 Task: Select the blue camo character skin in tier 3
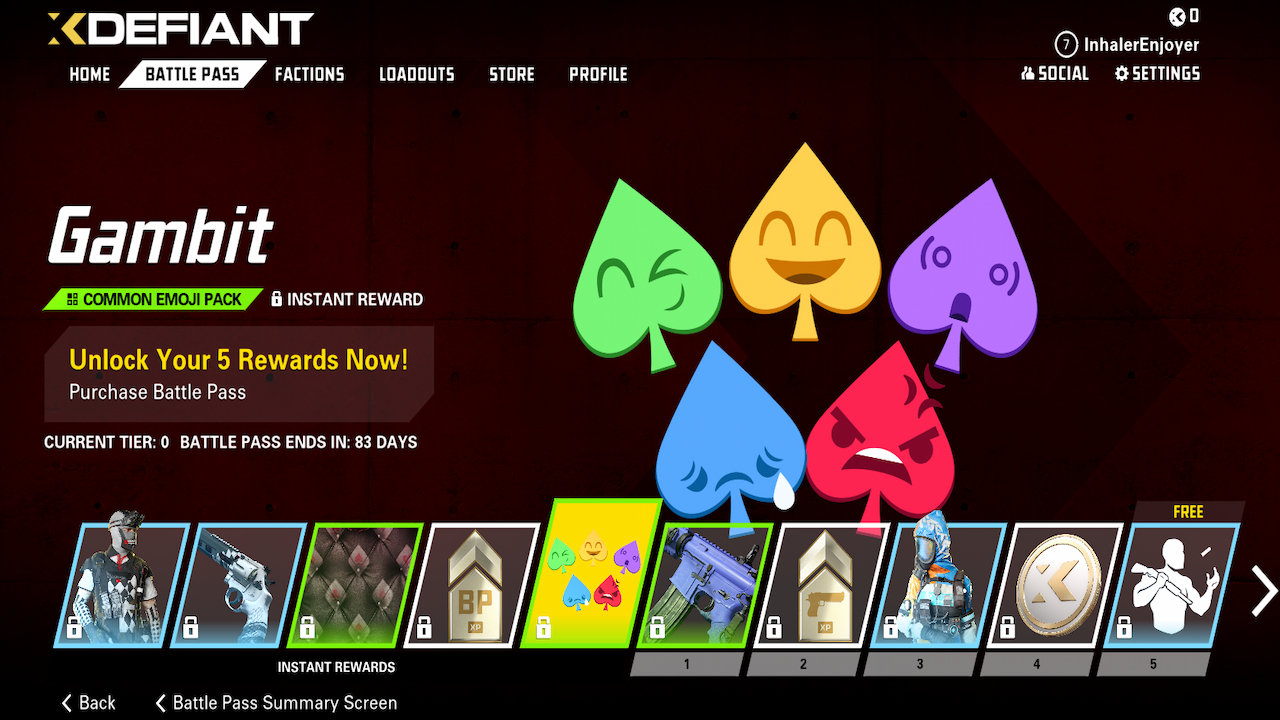922,580
